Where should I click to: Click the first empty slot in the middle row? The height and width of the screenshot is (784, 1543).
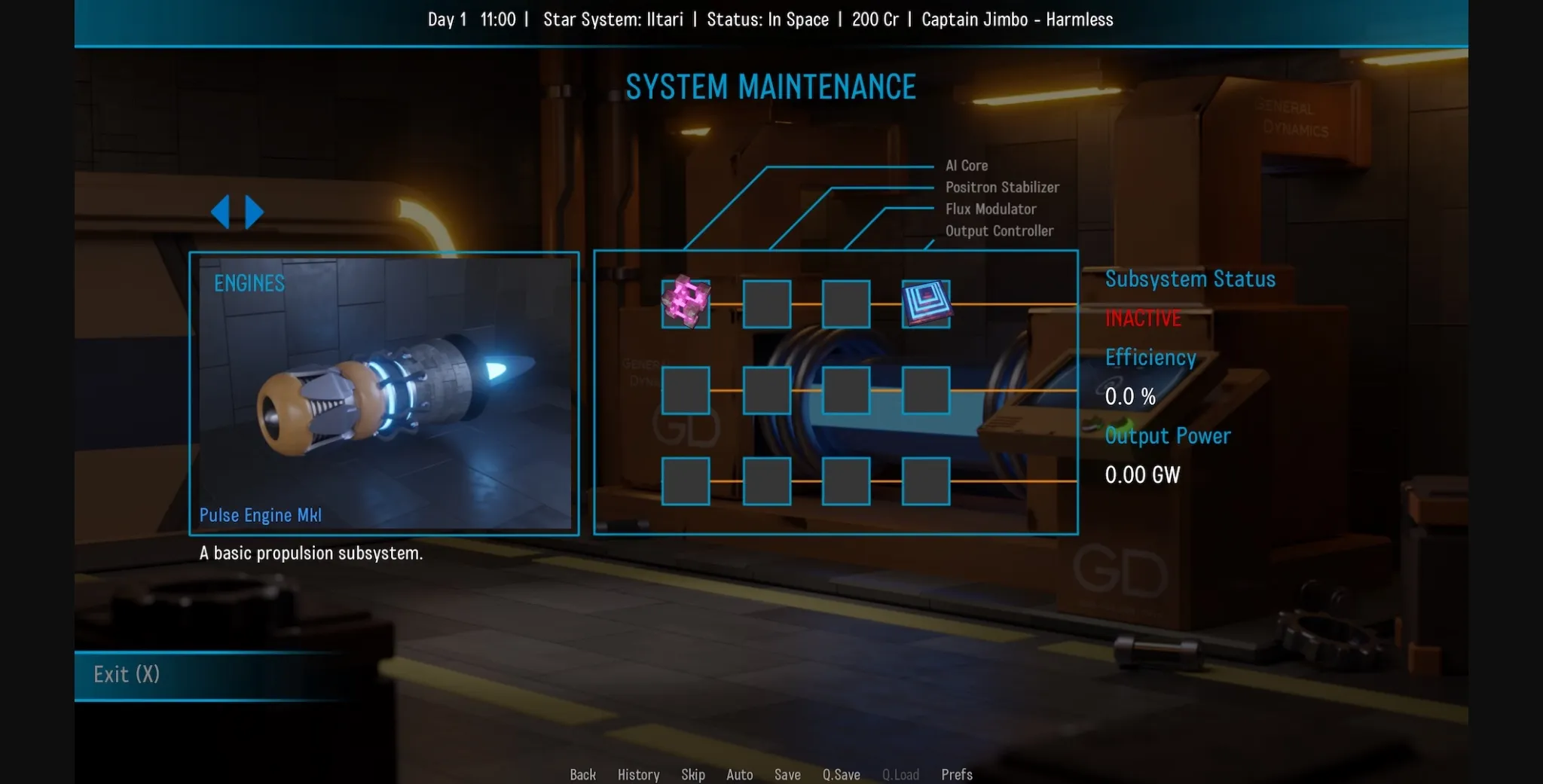click(x=686, y=391)
